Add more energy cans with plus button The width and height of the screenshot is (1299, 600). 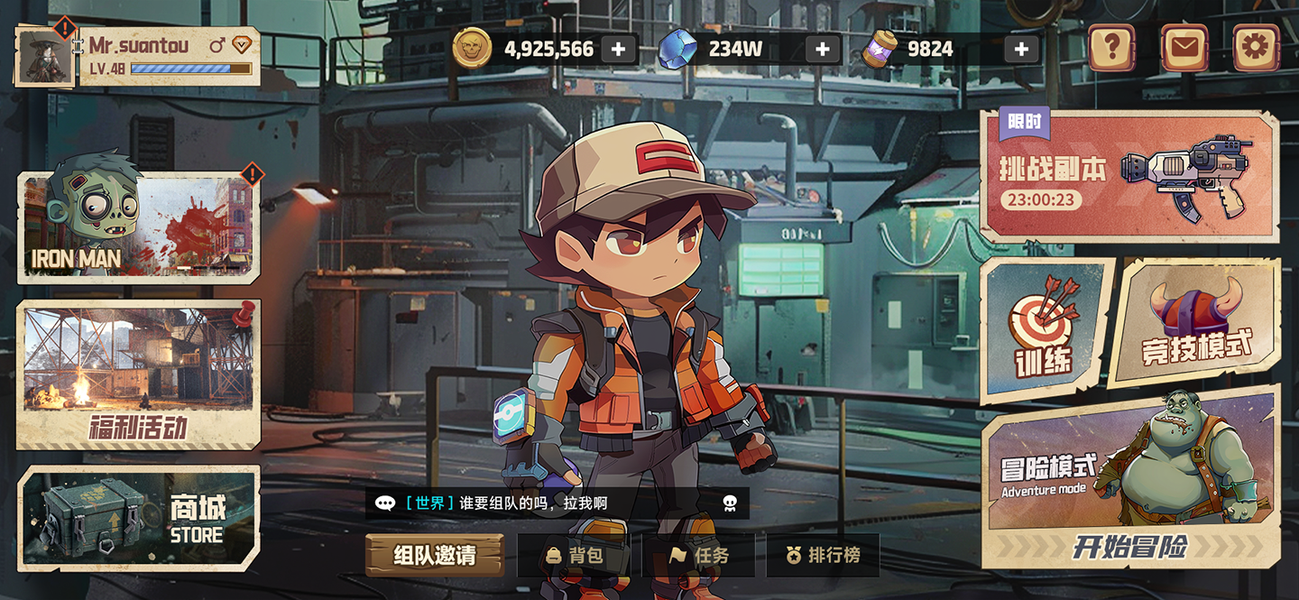click(1021, 49)
